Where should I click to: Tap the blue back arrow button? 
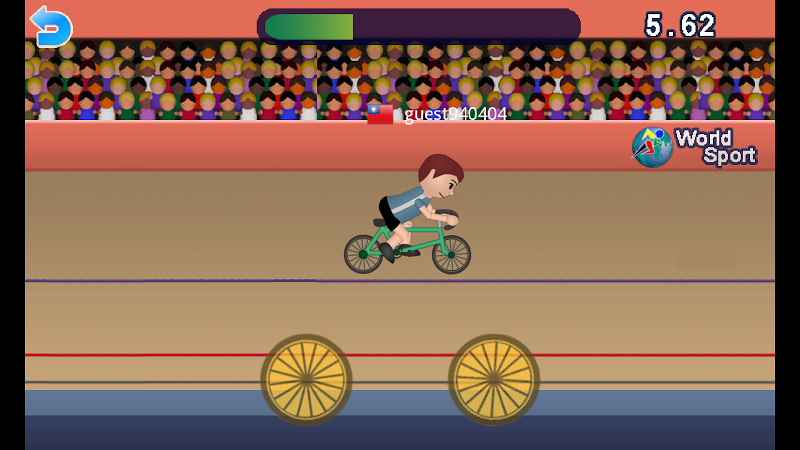[51, 26]
